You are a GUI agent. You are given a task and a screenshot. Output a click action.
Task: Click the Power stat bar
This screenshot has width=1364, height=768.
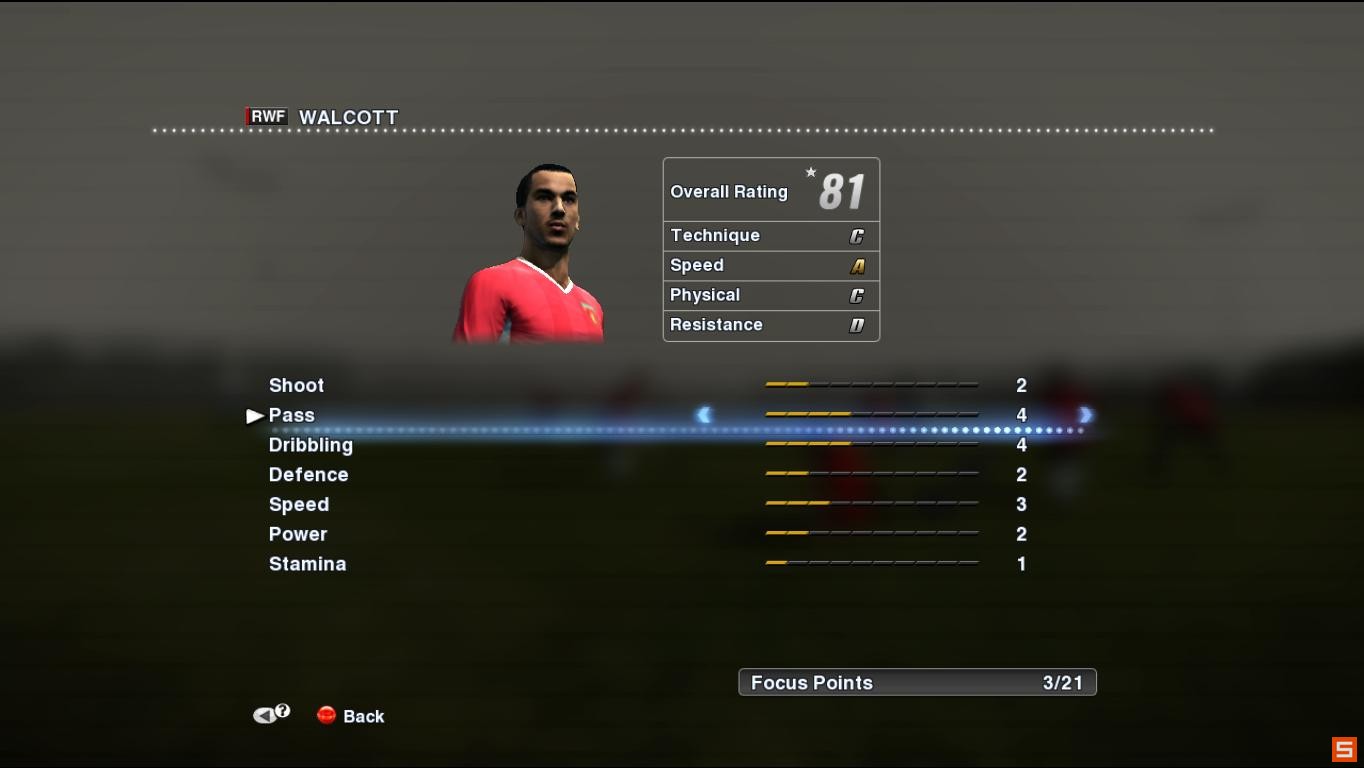(x=870, y=534)
